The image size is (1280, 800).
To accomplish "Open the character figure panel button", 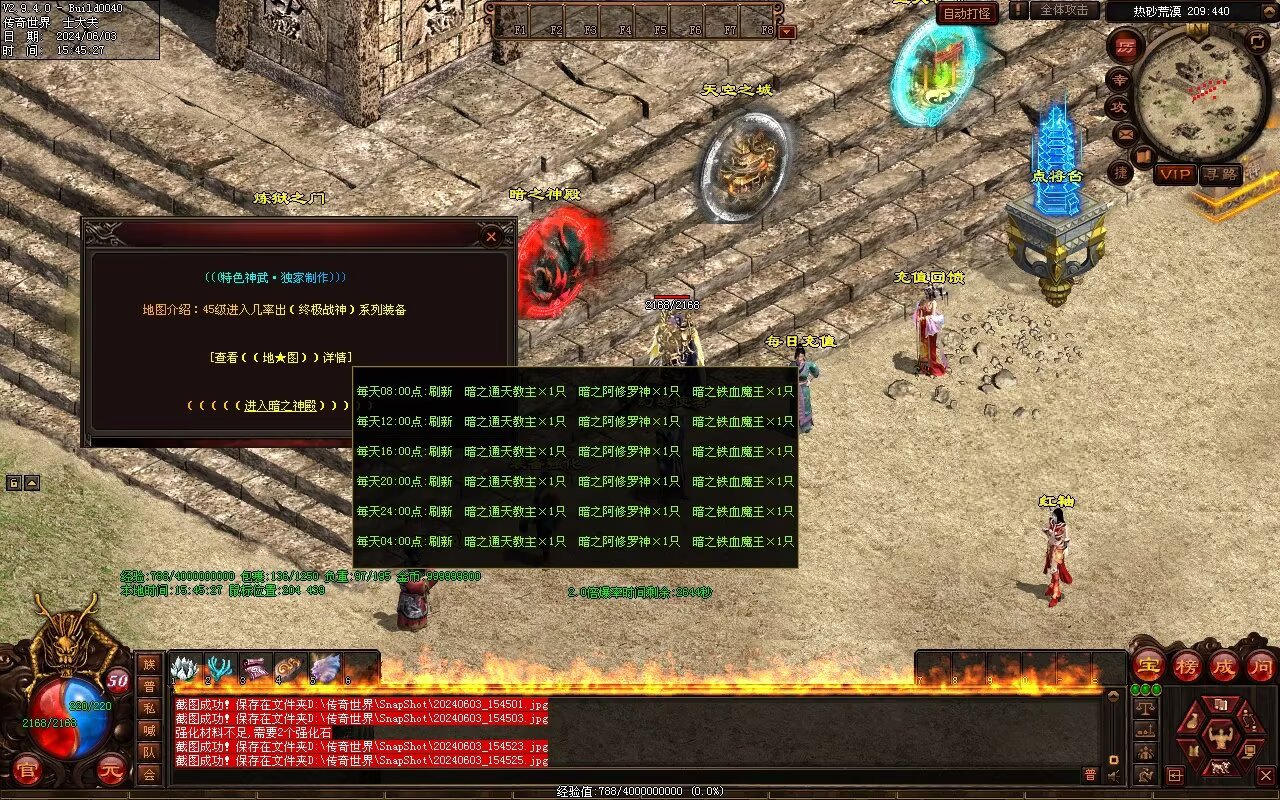I will click(1219, 739).
